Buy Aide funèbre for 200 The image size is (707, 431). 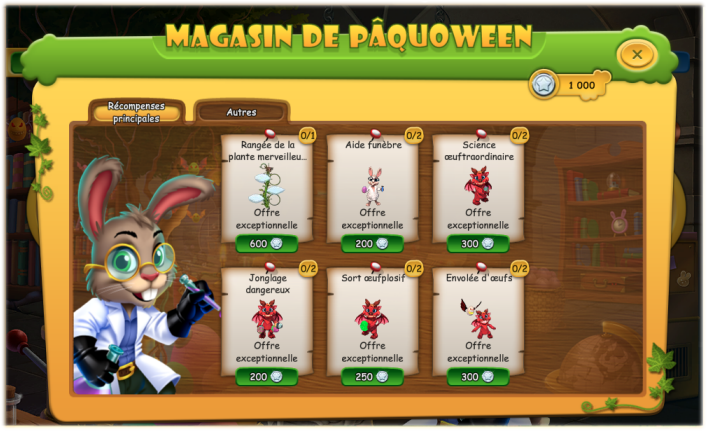[x=372, y=244]
